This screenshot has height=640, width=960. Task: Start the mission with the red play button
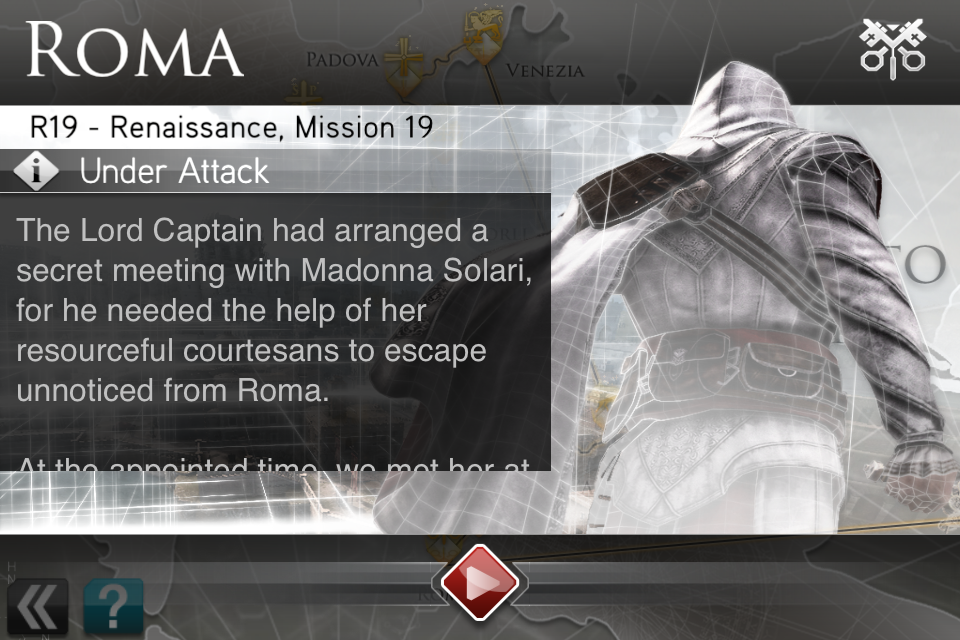[x=479, y=582]
